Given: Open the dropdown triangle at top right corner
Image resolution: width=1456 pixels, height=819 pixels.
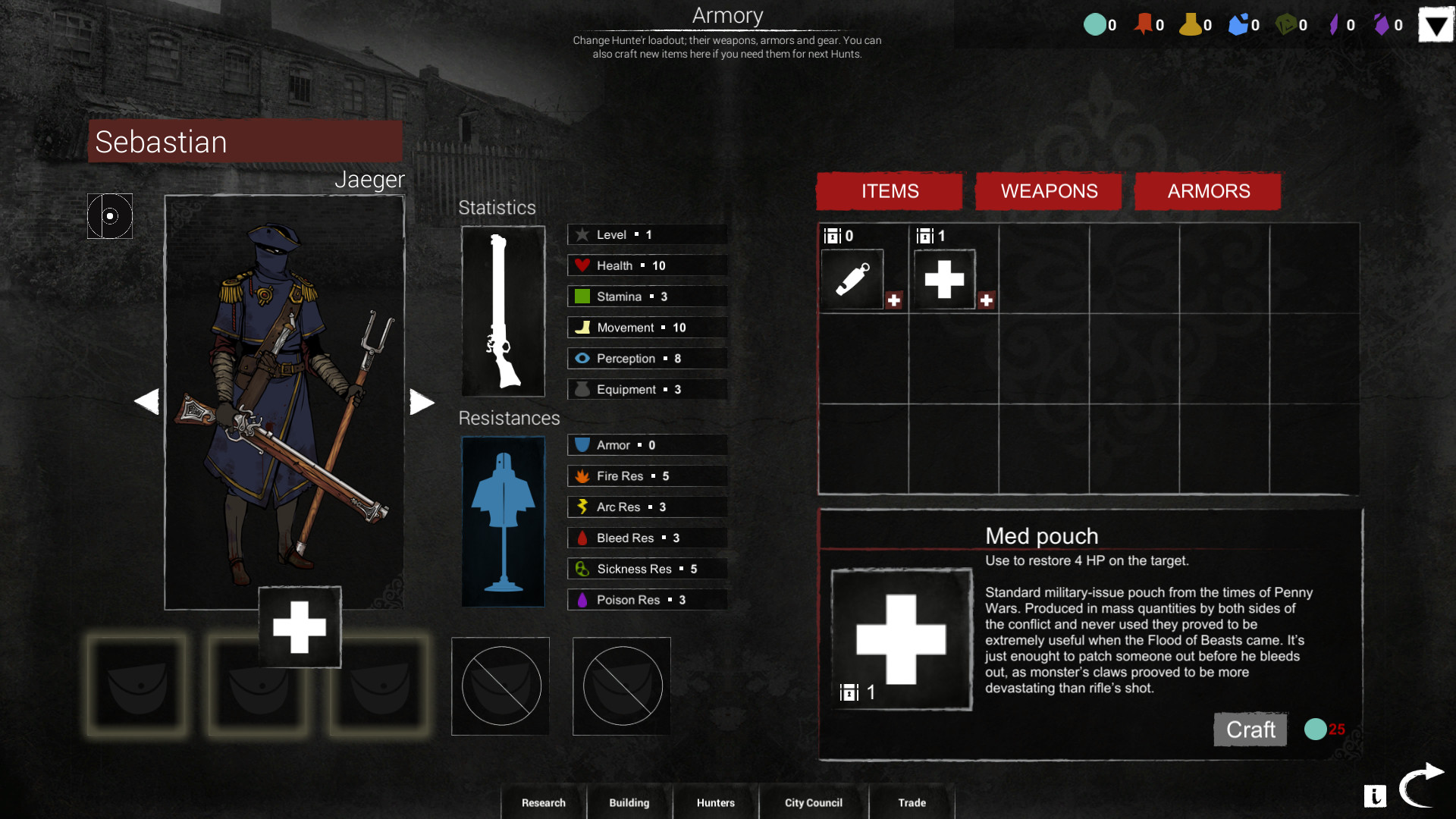Looking at the screenshot, I should pos(1435,24).
